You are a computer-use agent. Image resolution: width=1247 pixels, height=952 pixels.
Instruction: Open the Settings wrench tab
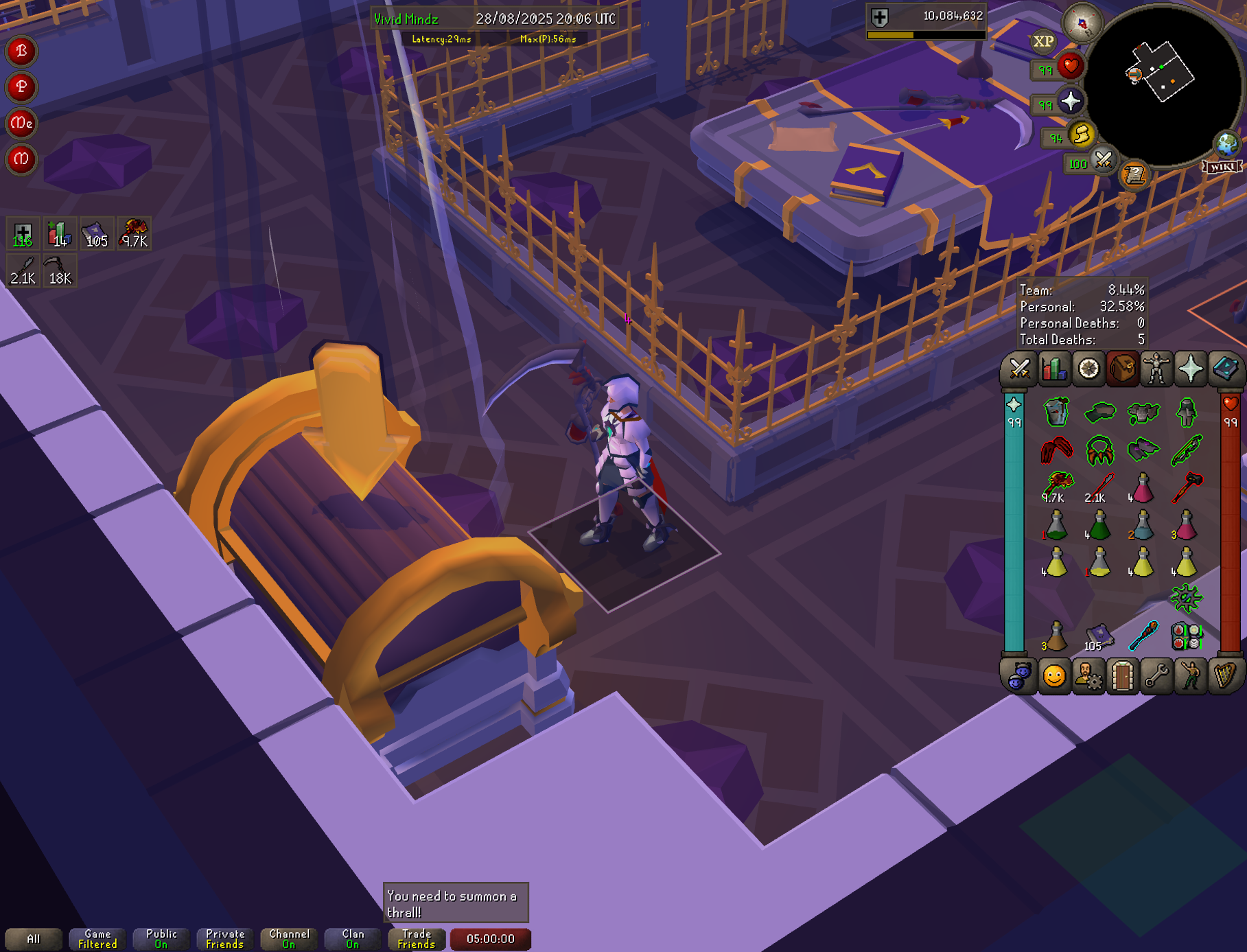(x=1157, y=677)
